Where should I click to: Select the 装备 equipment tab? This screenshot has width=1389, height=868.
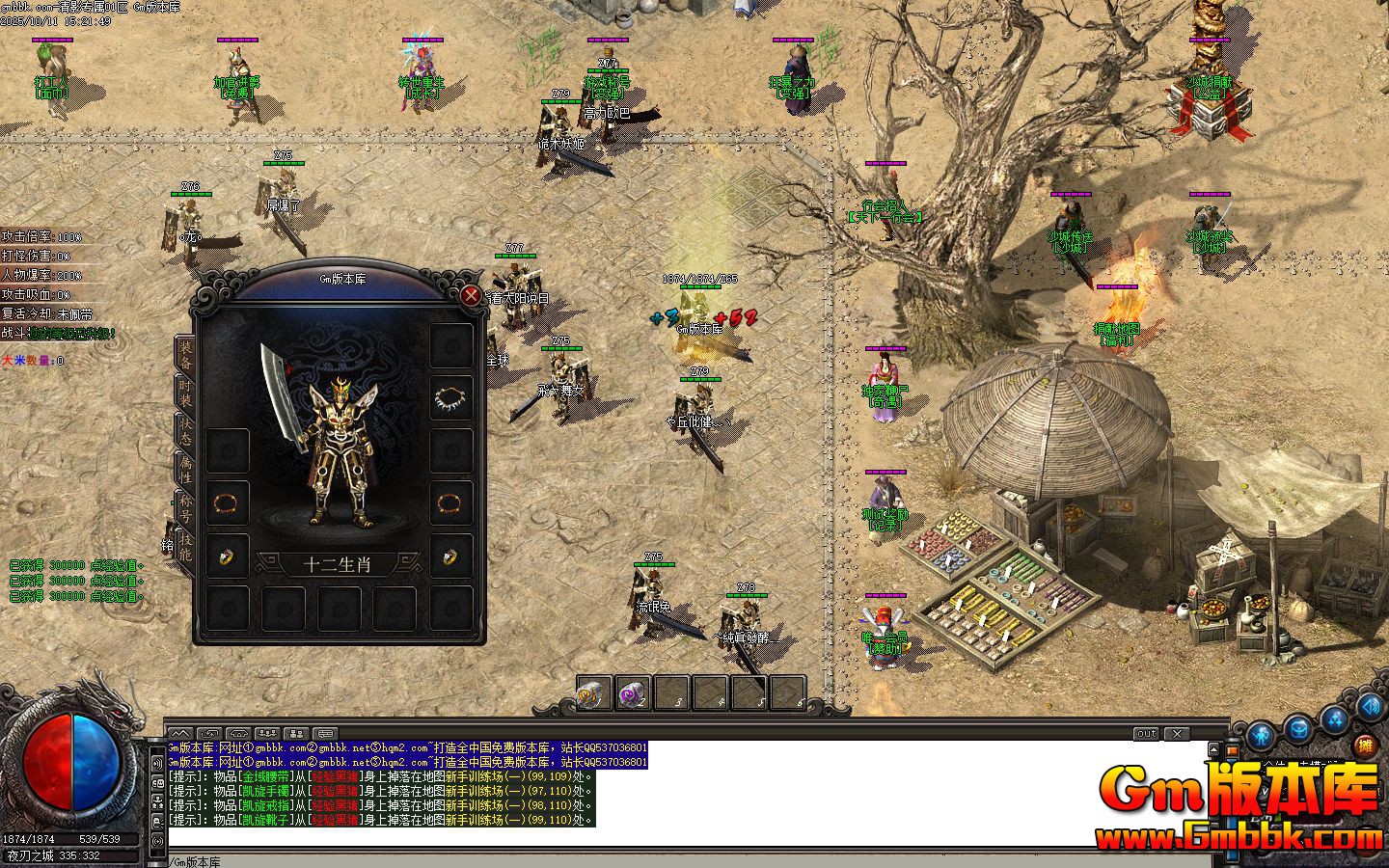184,354
